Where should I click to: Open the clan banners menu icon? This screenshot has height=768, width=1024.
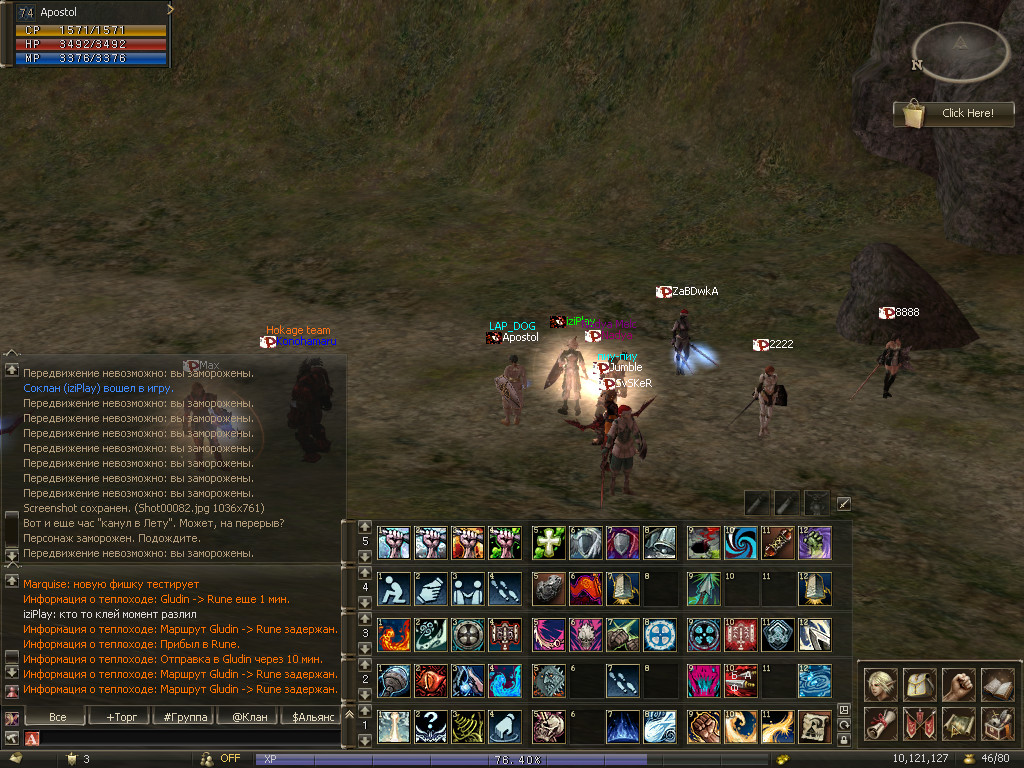pyautogui.click(x=919, y=723)
